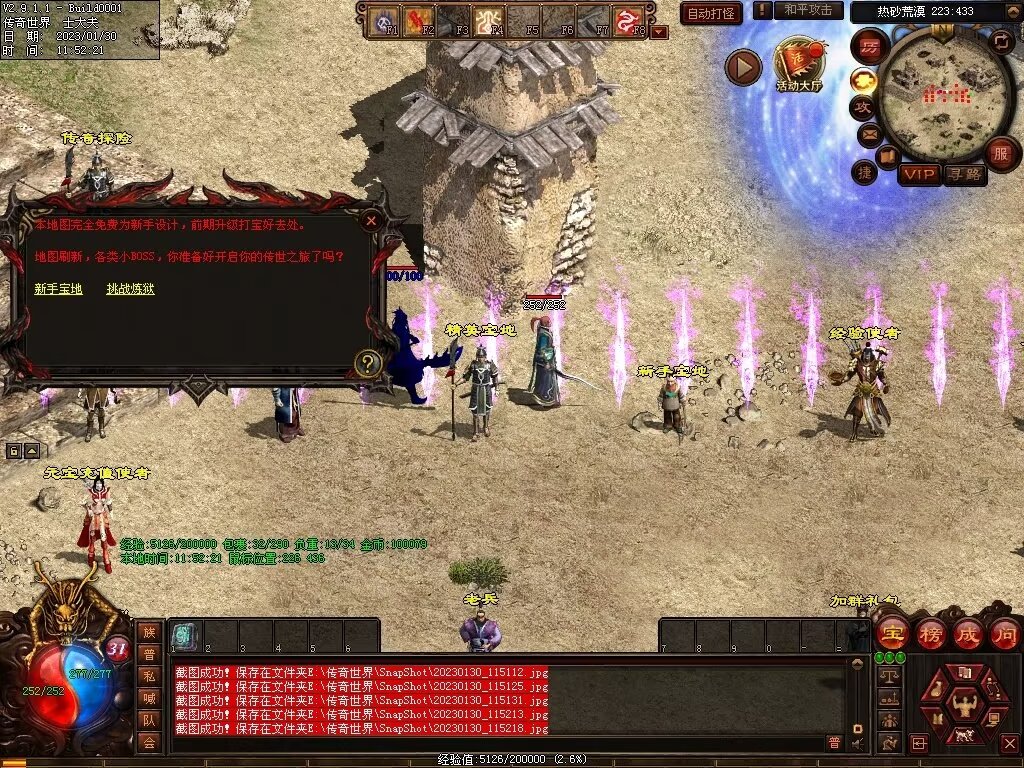Choose the 挑战炼狱 dialogue link
The height and width of the screenshot is (768, 1024).
131,289
